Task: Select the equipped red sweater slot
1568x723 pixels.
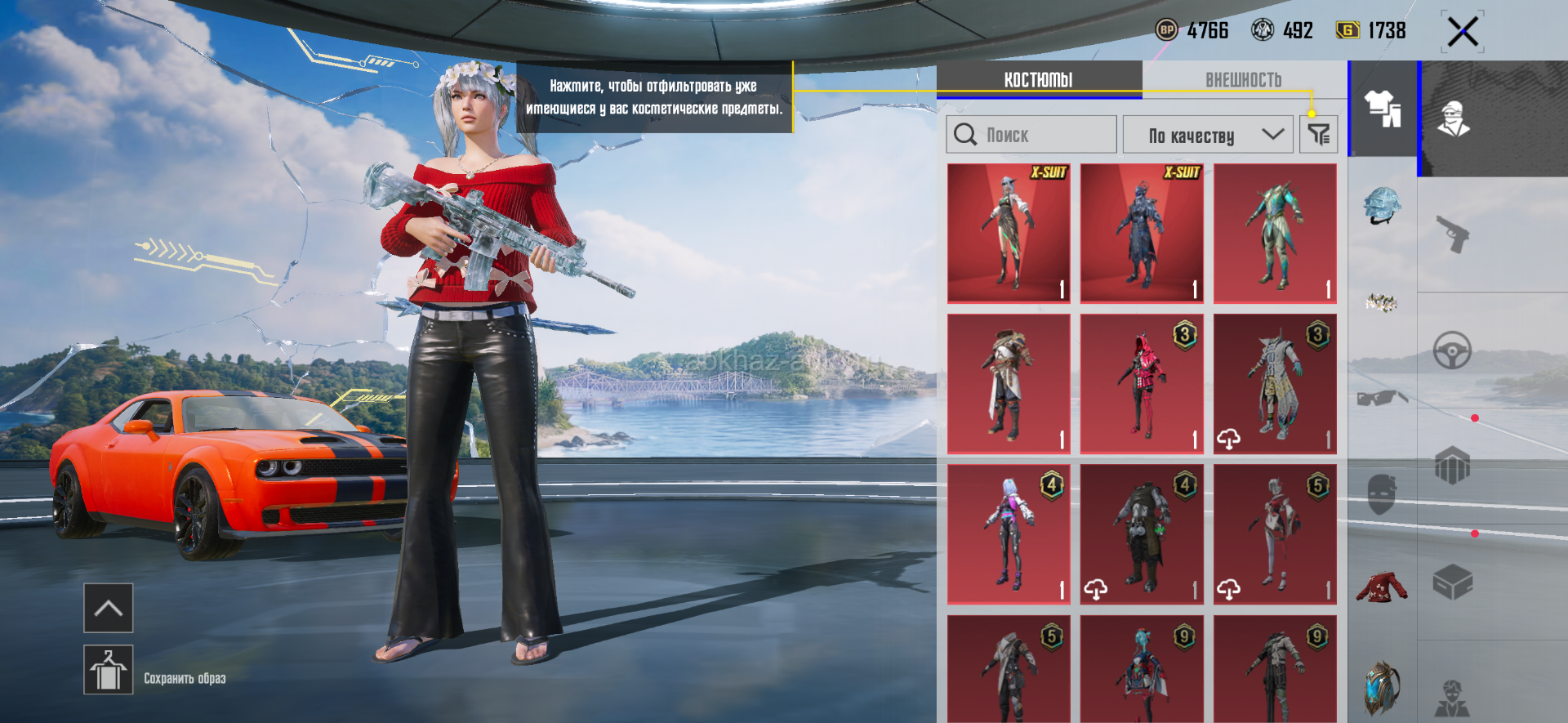Action: 1382,587
